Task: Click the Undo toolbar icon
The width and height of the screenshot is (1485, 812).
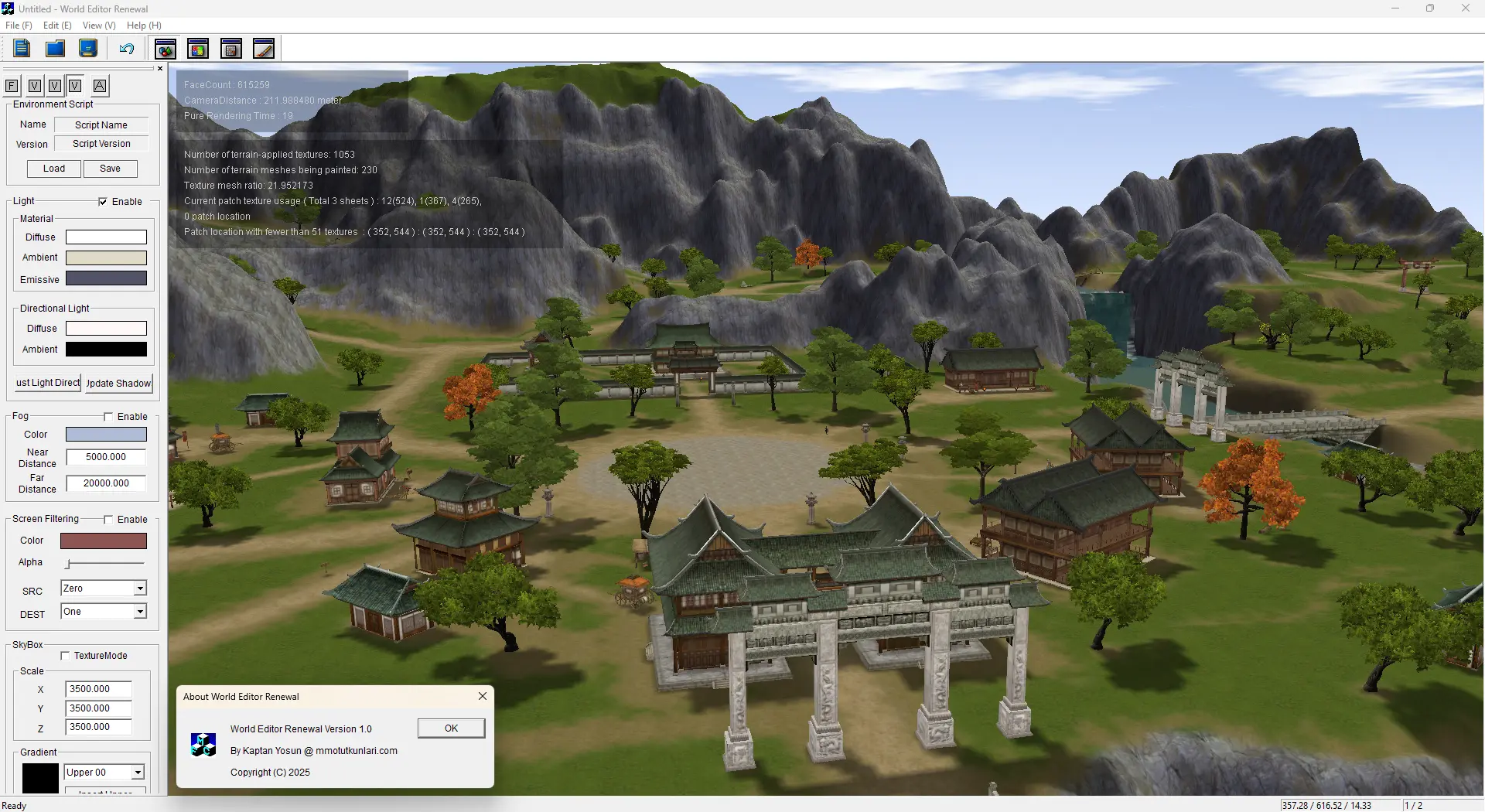Action: pyautogui.click(x=126, y=48)
